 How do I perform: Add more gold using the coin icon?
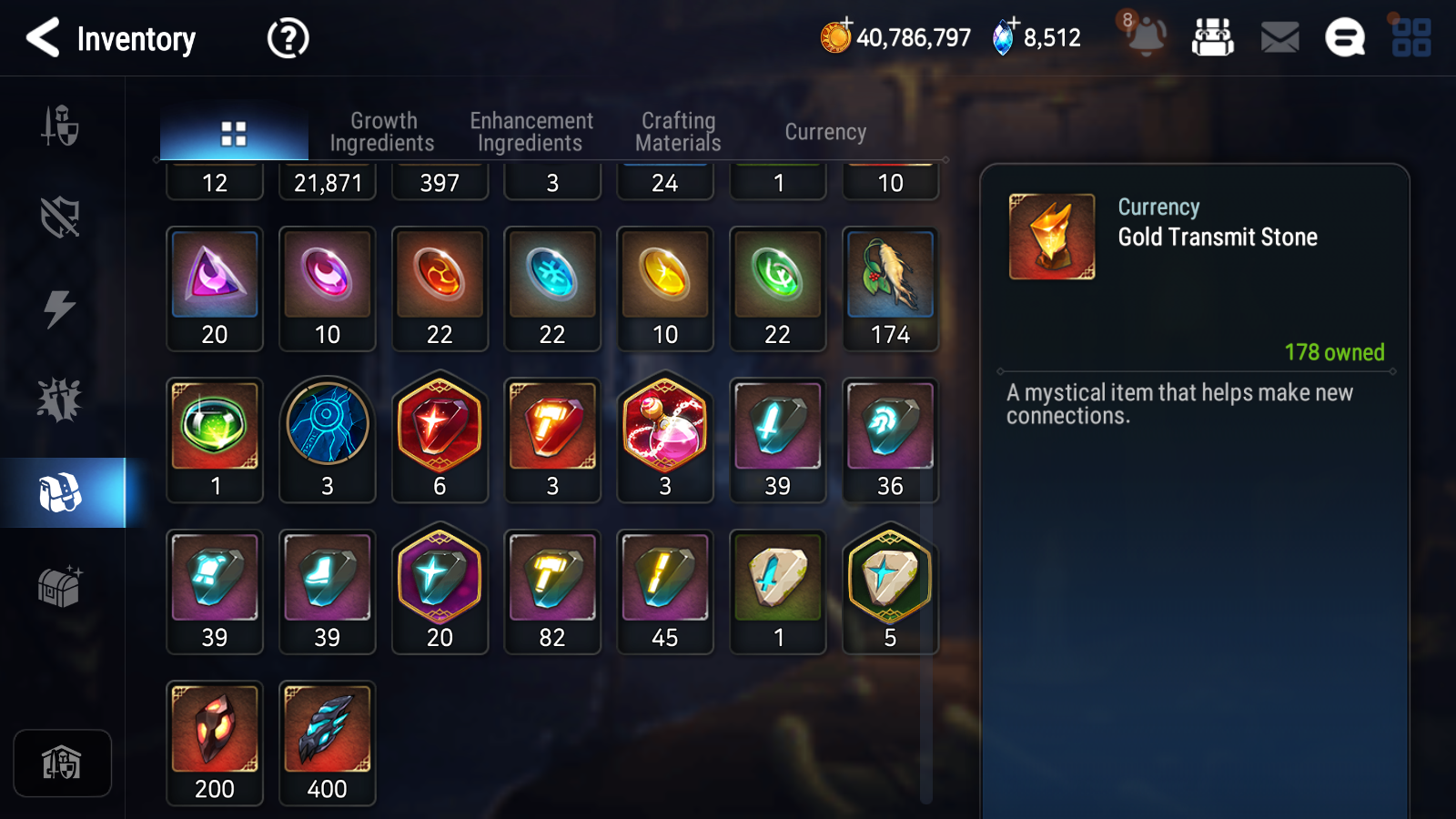835,36
